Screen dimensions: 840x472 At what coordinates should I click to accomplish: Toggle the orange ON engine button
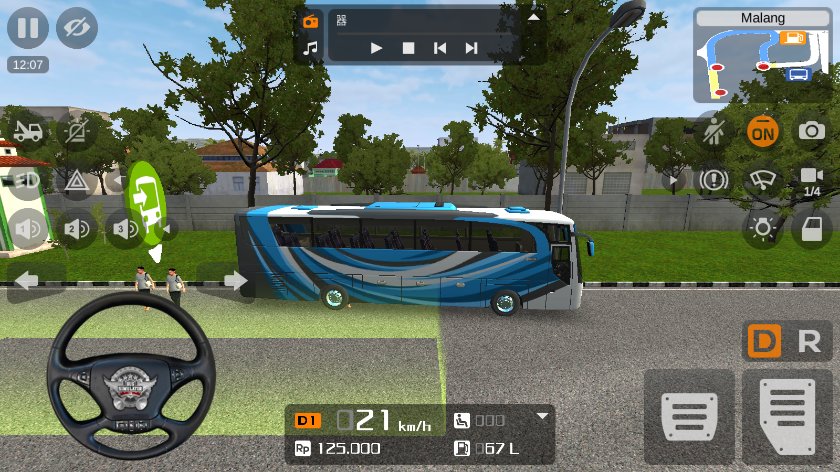pos(763,131)
